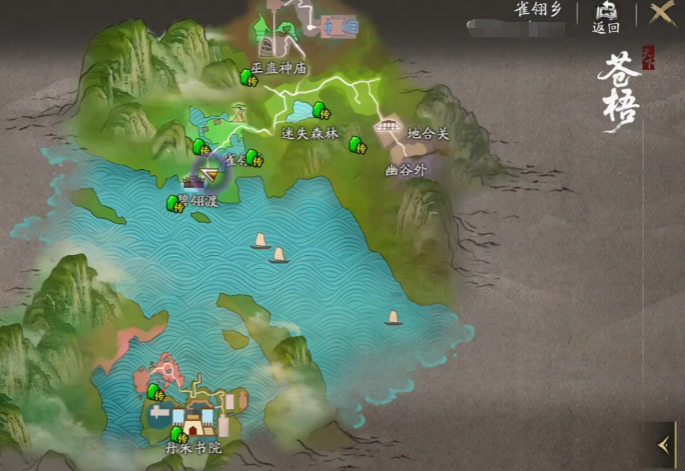Open the 地合关 gate location
The height and width of the screenshot is (471, 685).
click(x=387, y=127)
